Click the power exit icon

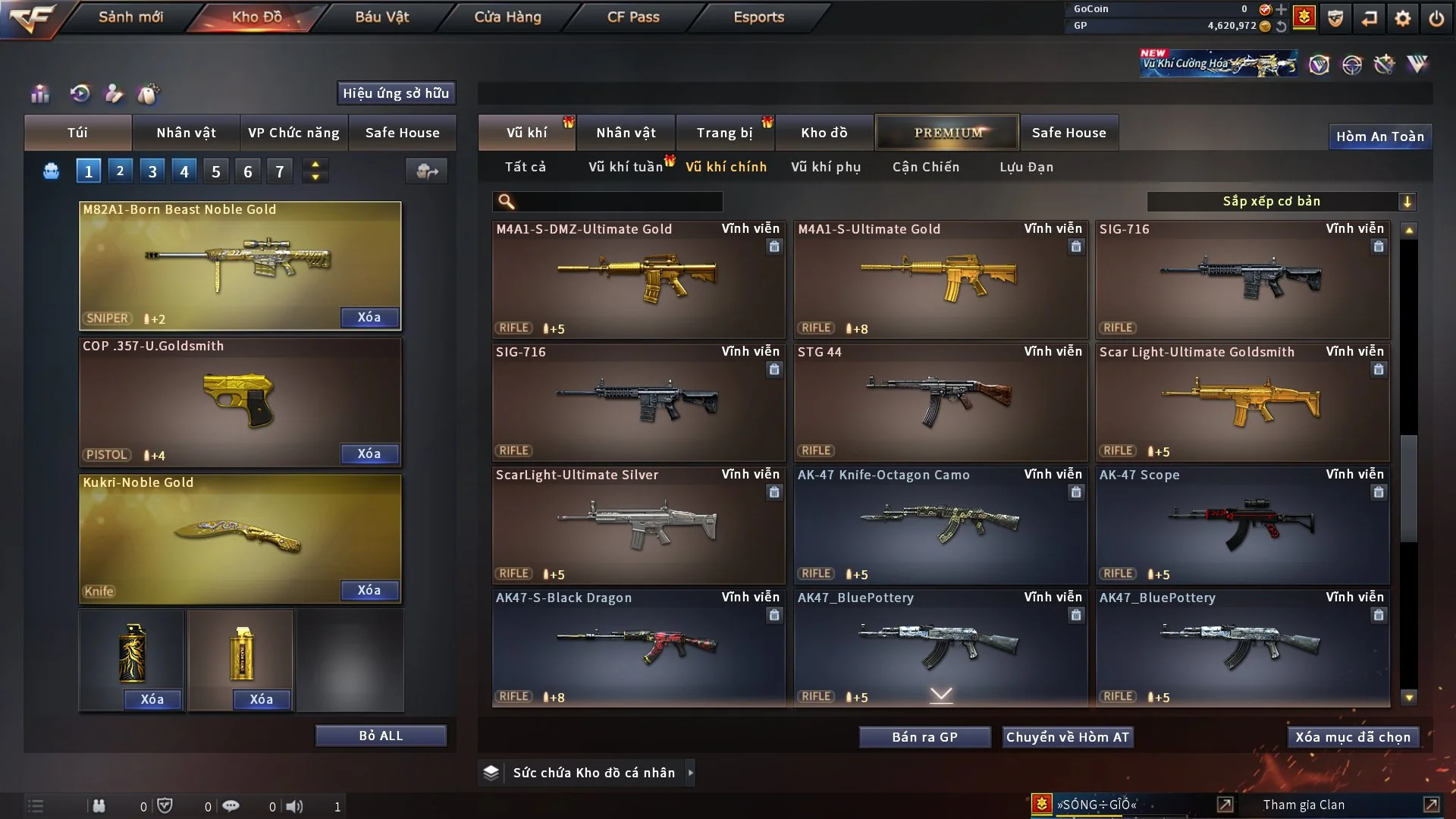pos(1436,18)
